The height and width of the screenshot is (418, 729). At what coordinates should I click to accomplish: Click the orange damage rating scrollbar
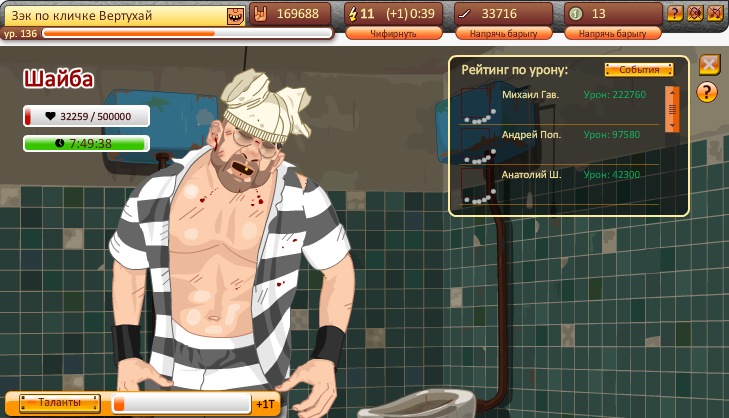672,107
